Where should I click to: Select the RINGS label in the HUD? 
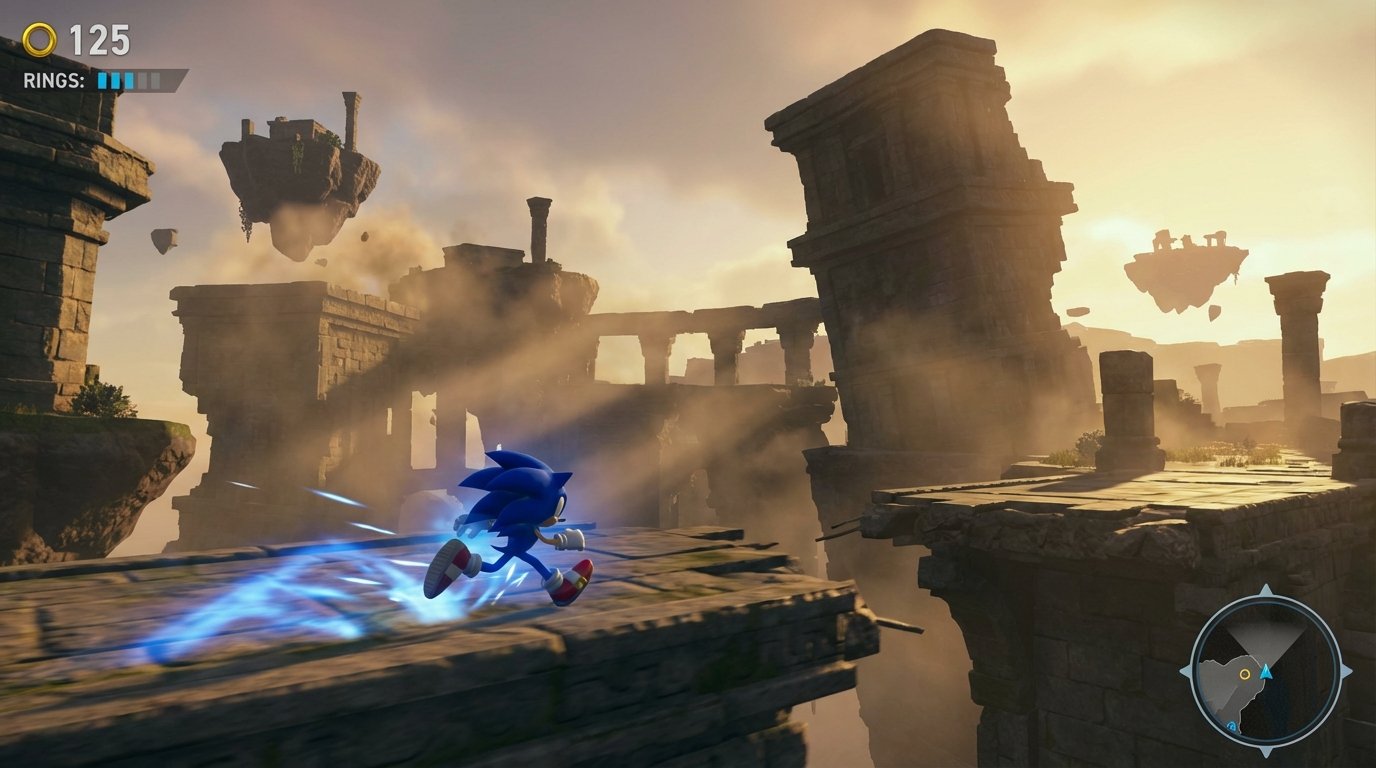tap(54, 79)
